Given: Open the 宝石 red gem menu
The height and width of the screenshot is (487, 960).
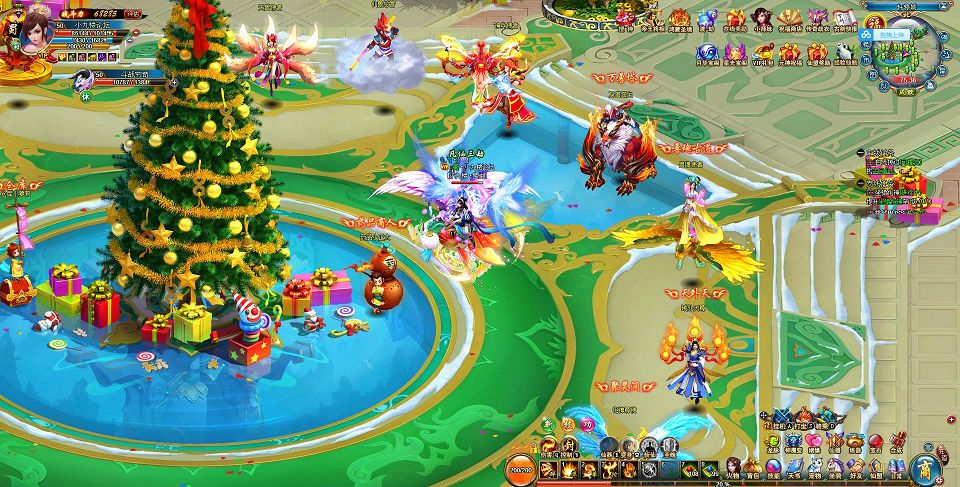Looking at the screenshot, I should coord(876,443).
